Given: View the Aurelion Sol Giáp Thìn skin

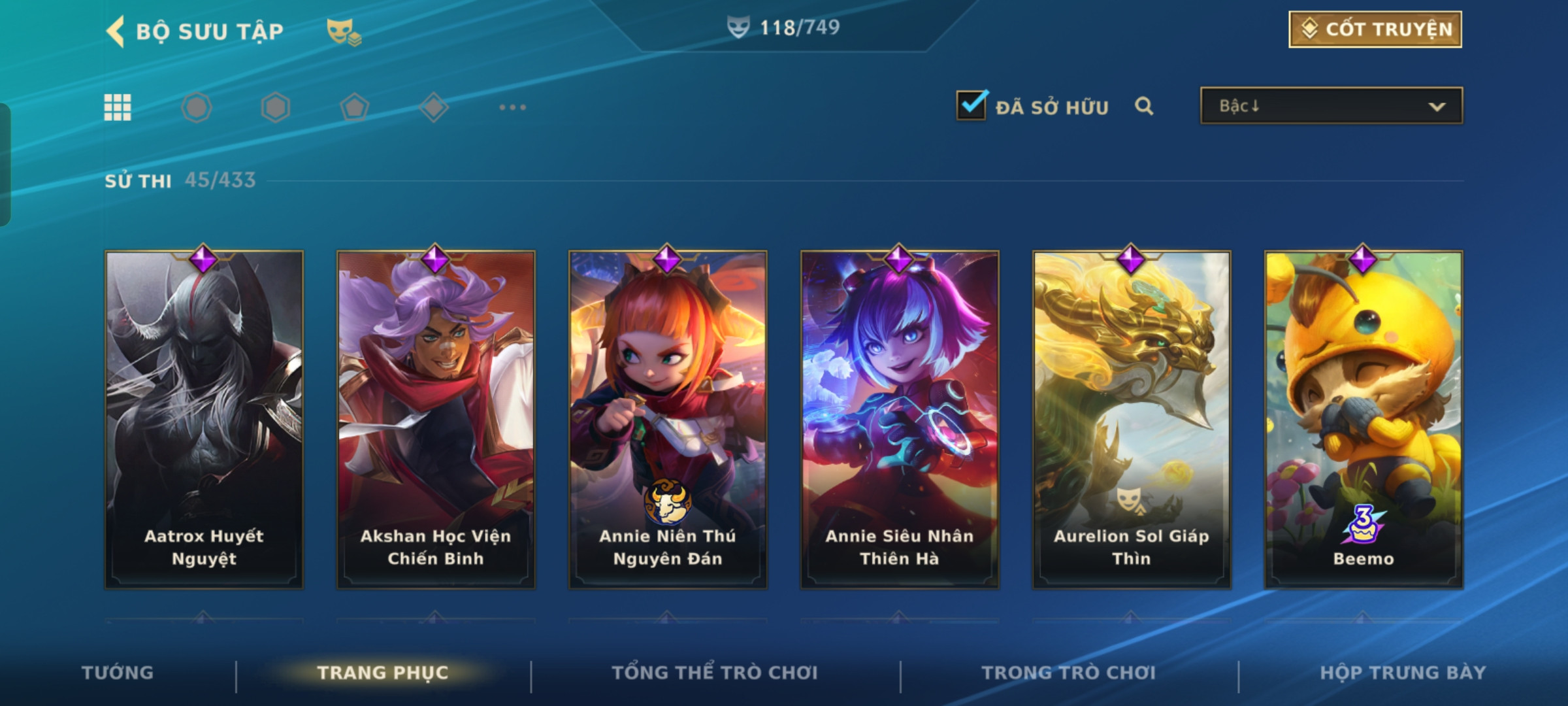Looking at the screenshot, I should click(x=1132, y=420).
